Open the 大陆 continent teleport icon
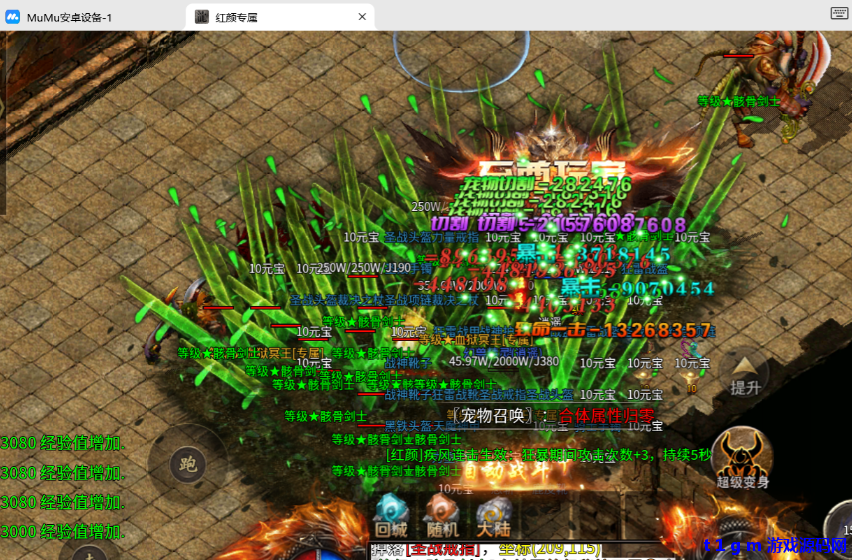The width and height of the screenshot is (852, 560). click(493, 515)
